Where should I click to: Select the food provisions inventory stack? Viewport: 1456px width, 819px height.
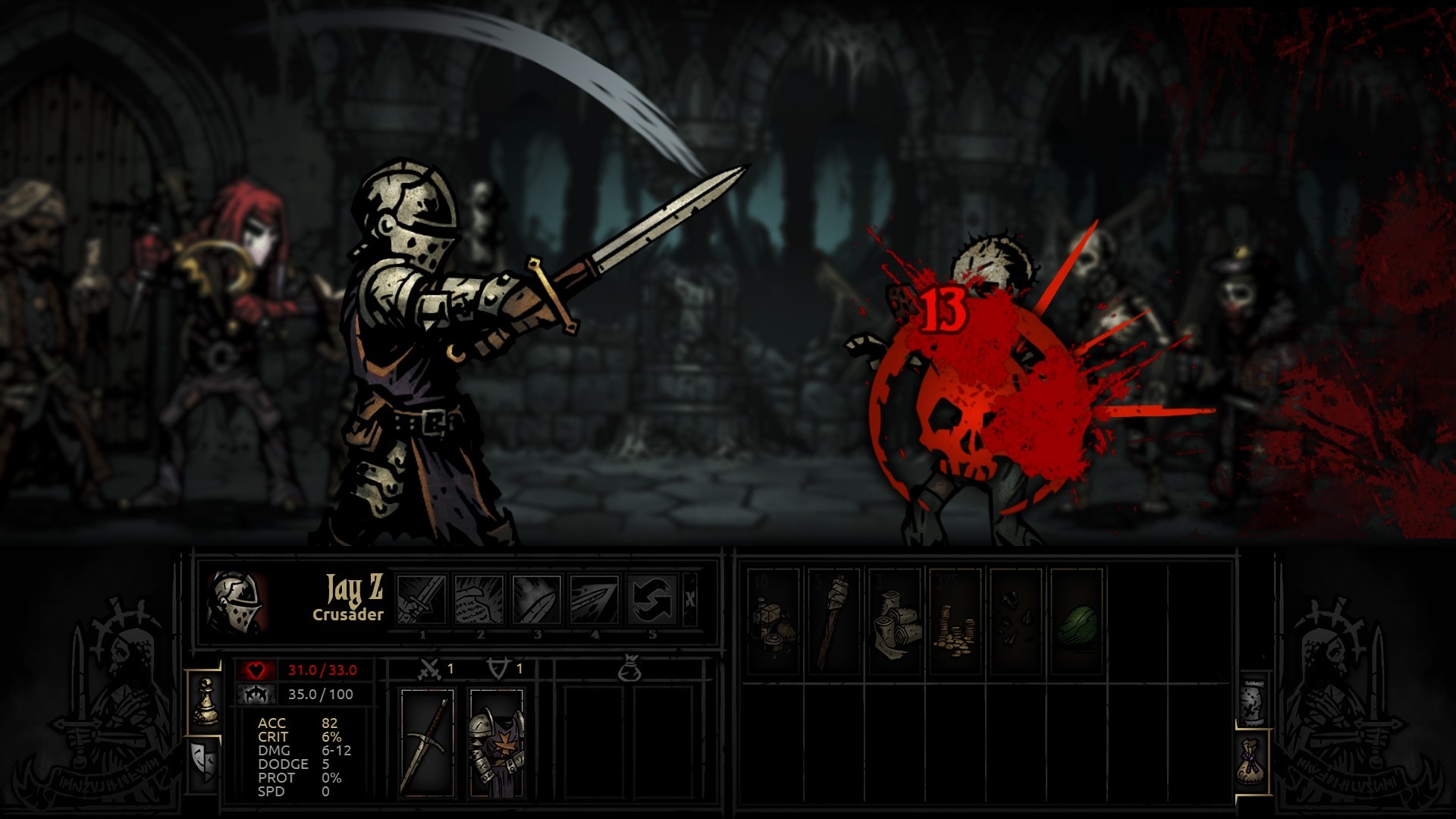click(773, 622)
